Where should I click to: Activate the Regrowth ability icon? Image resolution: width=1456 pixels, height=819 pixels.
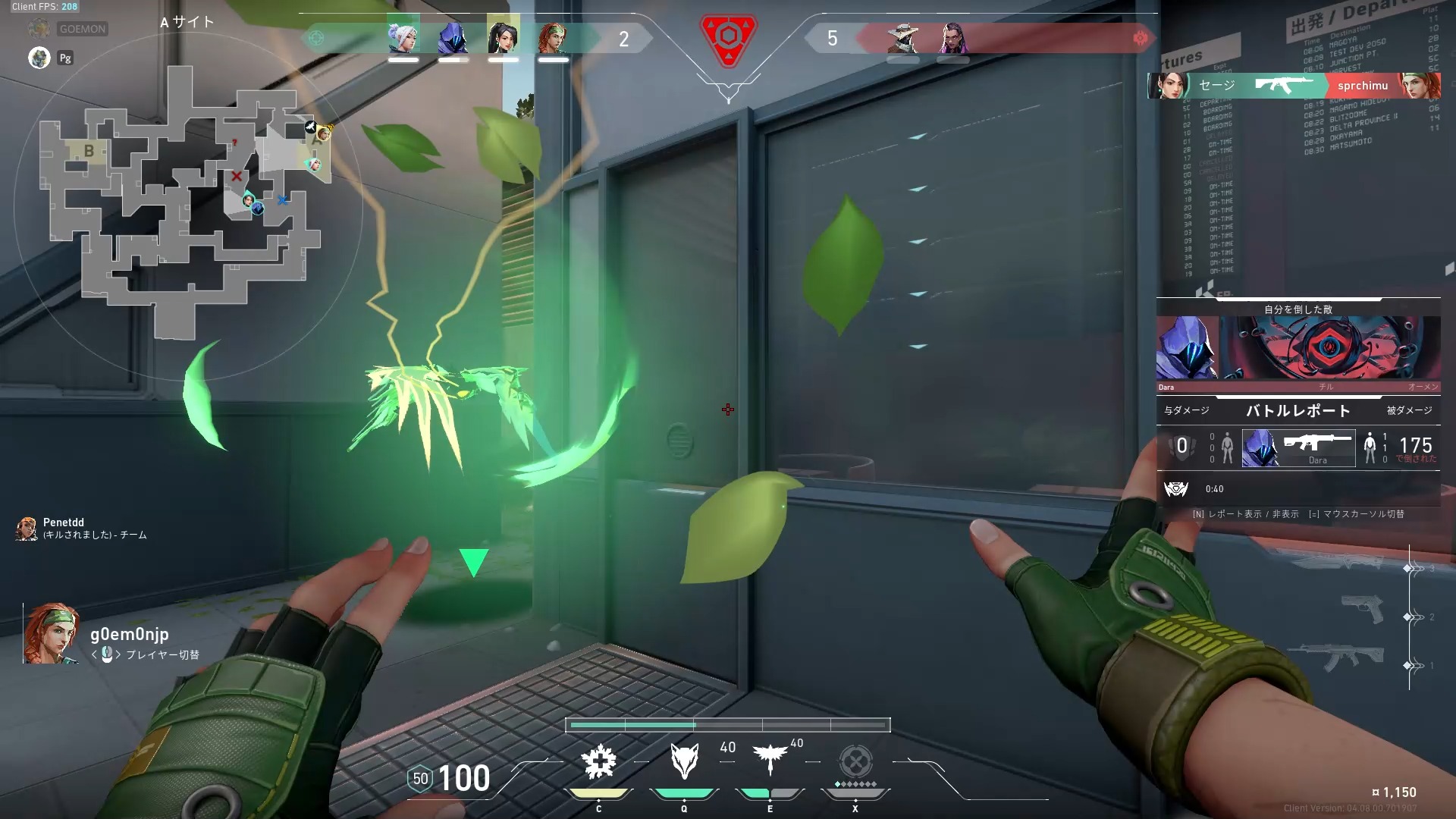599,762
